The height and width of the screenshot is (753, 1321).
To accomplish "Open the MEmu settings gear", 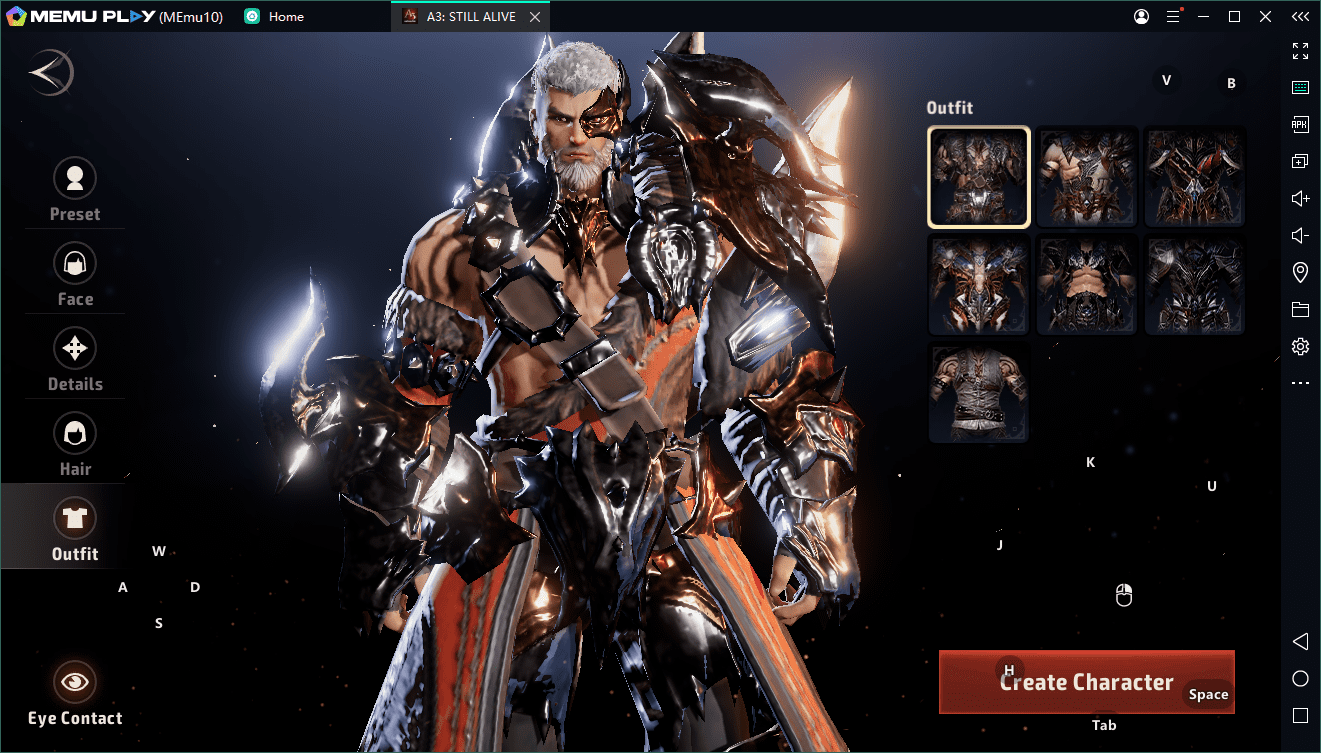I will point(1300,346).
